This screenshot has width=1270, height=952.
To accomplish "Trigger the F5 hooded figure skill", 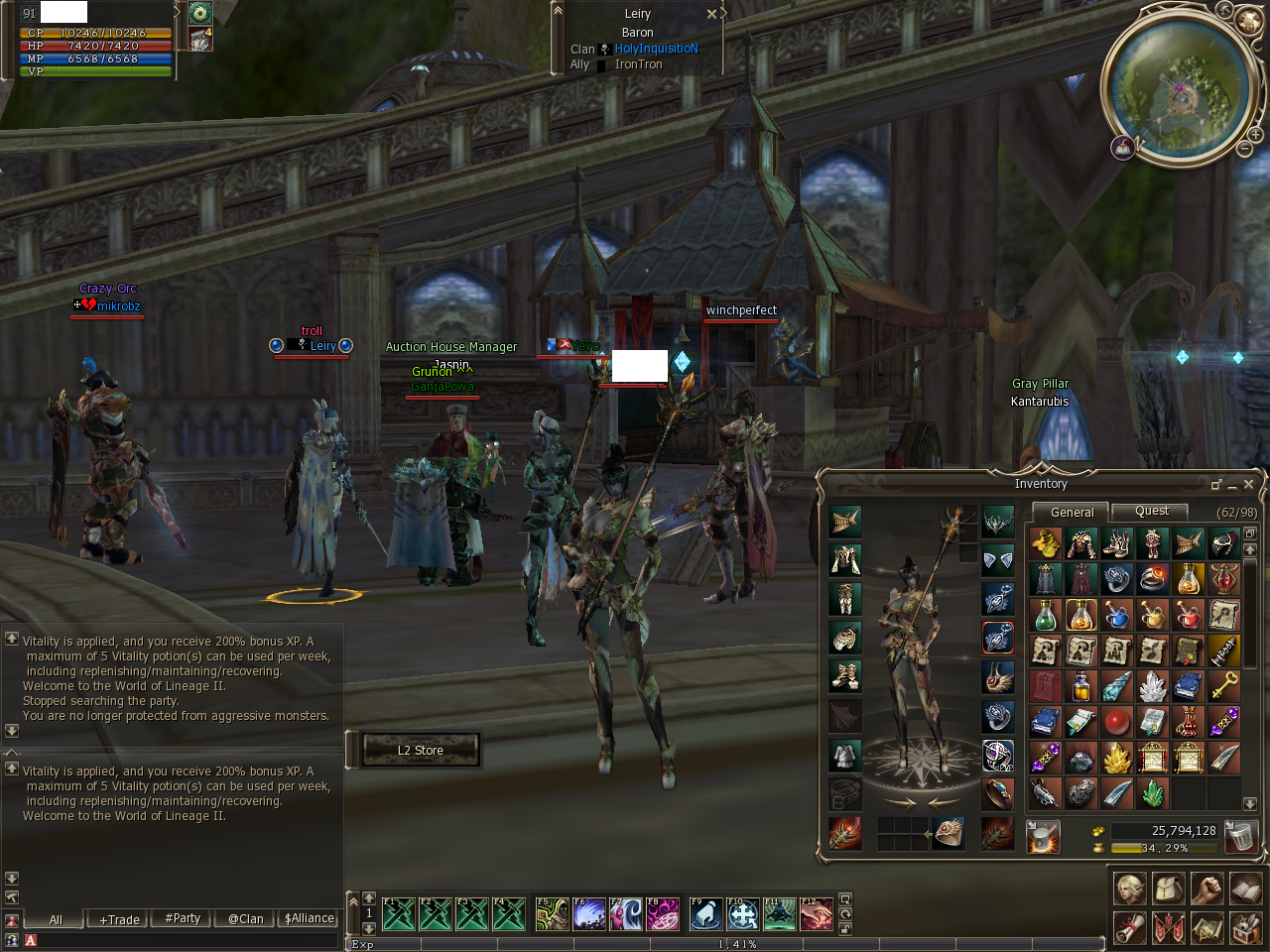I will click(552, 913).
